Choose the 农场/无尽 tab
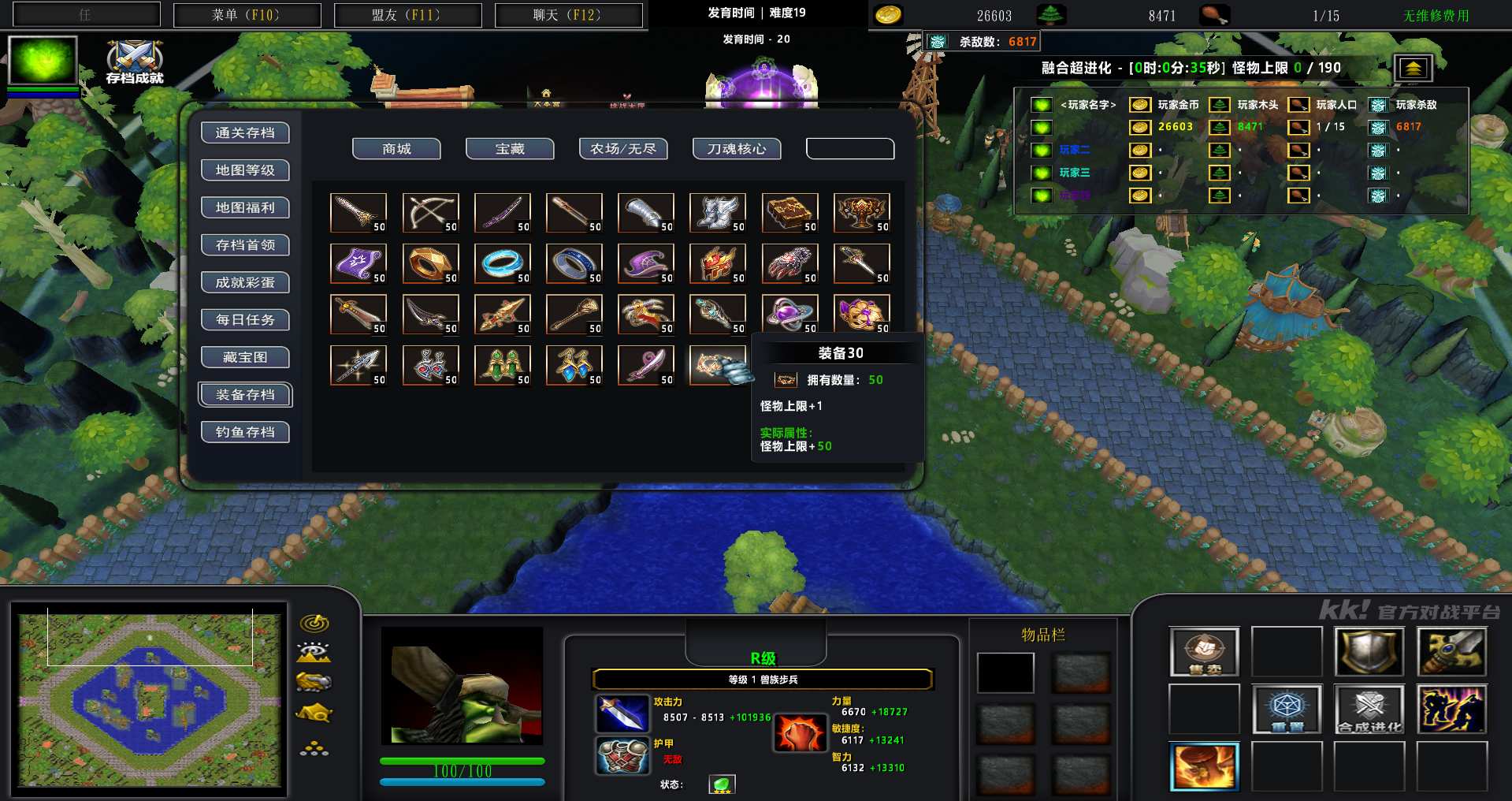 point(623,149)
